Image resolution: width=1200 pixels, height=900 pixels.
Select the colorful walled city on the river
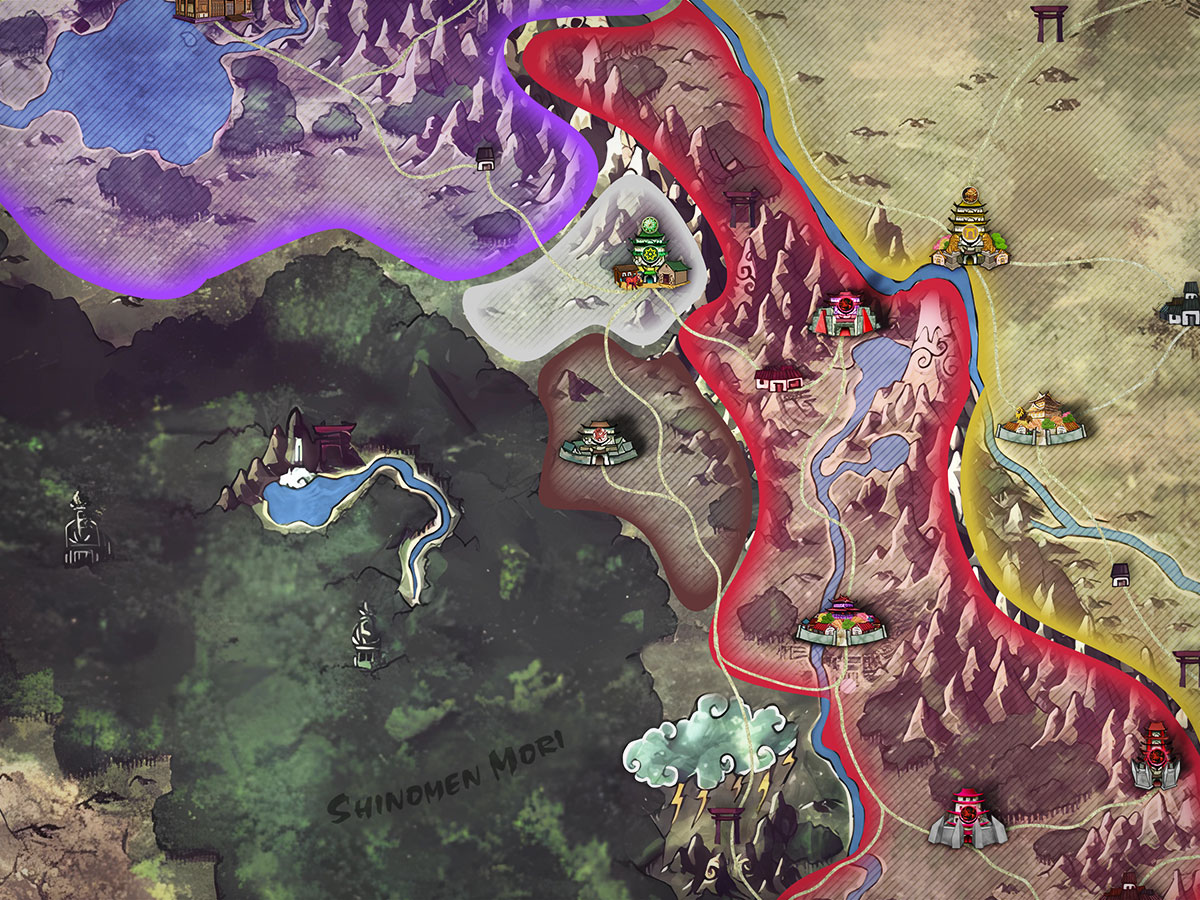(x=842, y=621)
